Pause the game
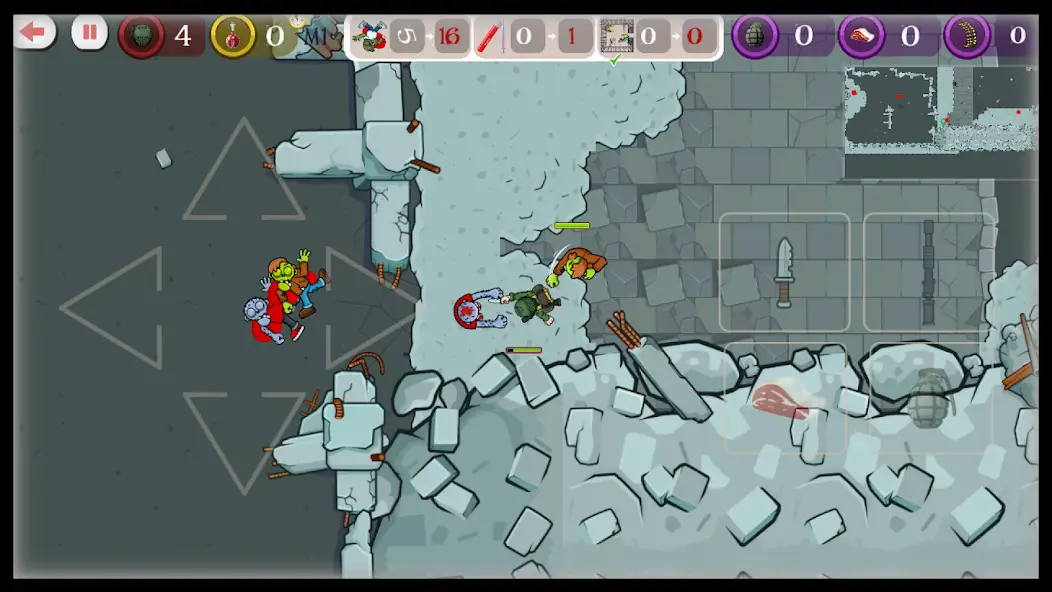Image resolution: width=1052 pixels, height=592 pixels. pos(89,33)
